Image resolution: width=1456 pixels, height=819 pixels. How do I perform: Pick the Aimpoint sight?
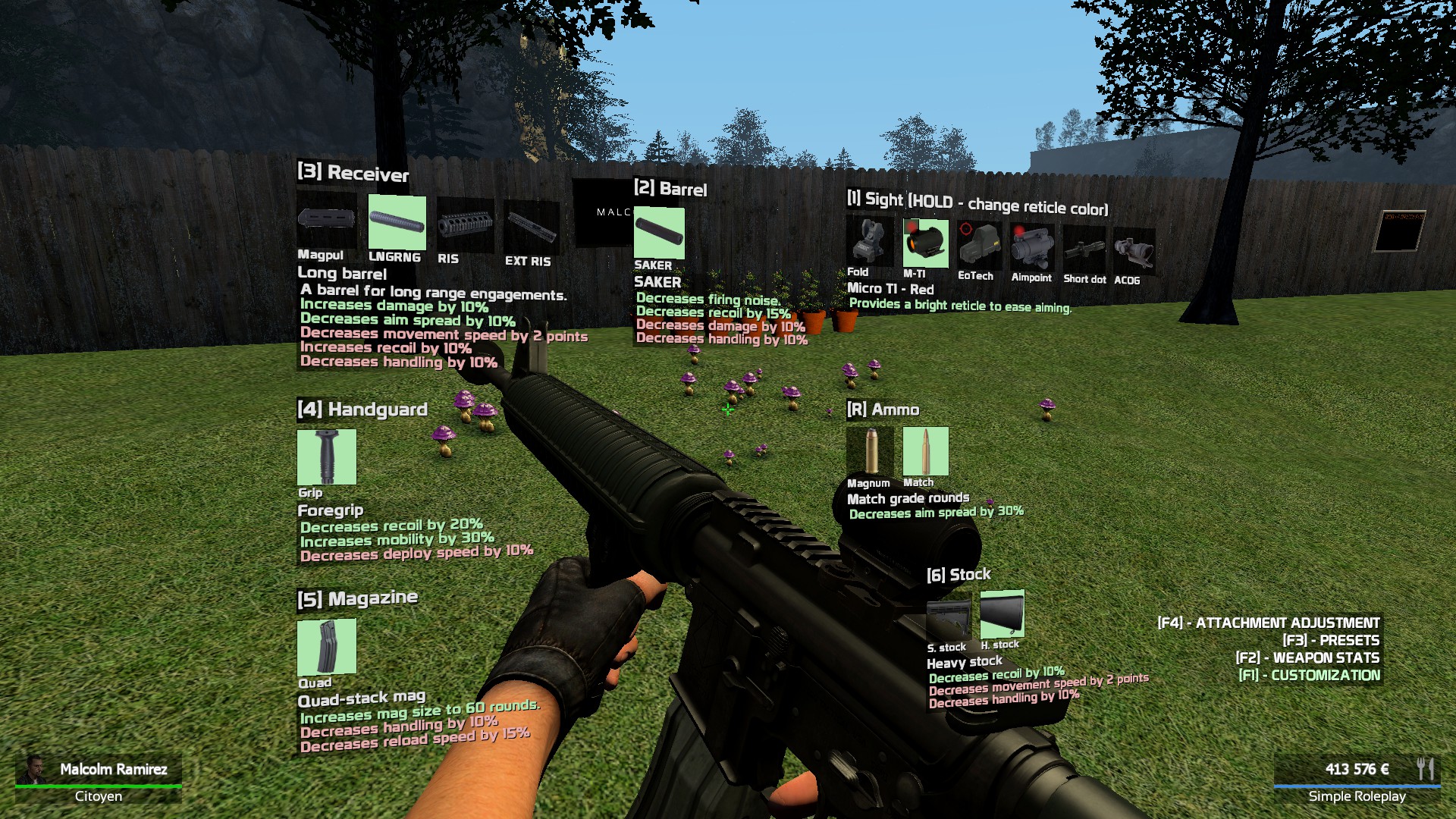tap(1031, 246)
